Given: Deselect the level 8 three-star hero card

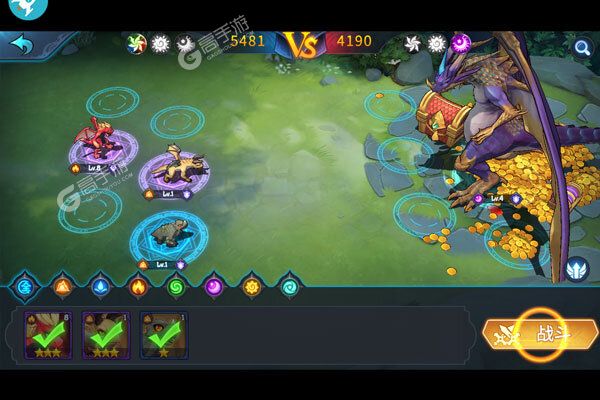Looking at the screenshot, I should click(x=47, y=336).
